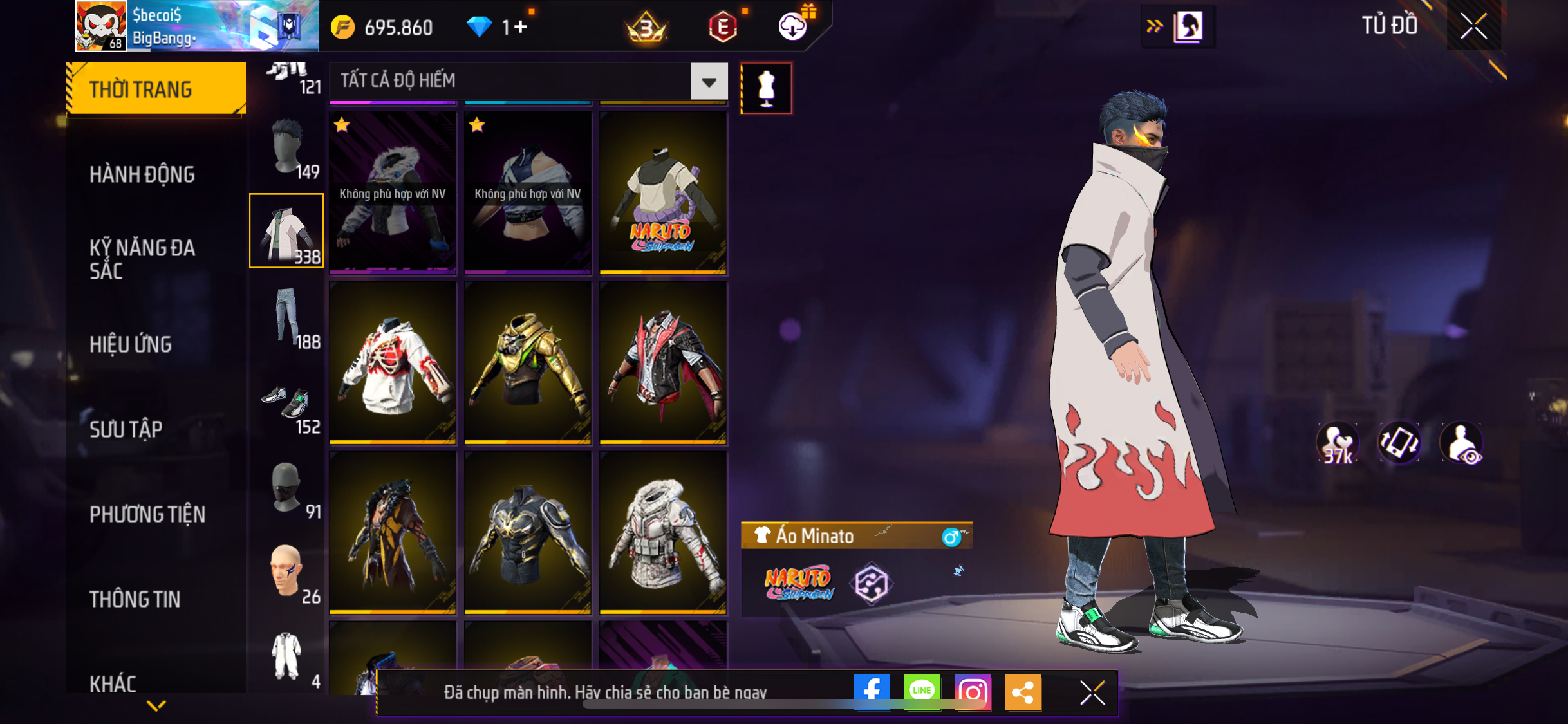1568x724 pixels.
Task: Click the mannequin outfit preset button
Action: pyautogui.click(x=766, y=88)
